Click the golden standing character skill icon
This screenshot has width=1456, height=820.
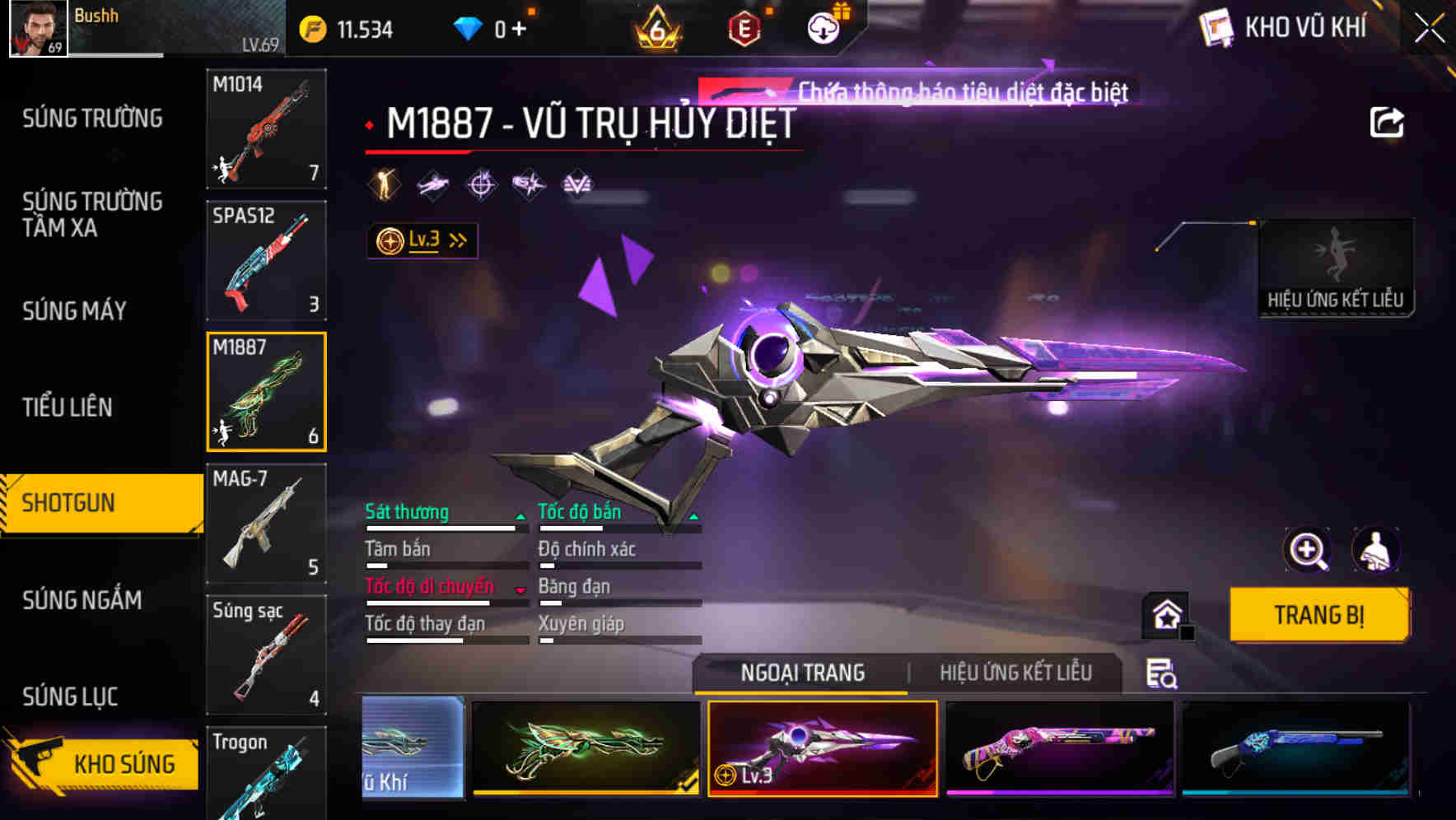coord(384,184)
